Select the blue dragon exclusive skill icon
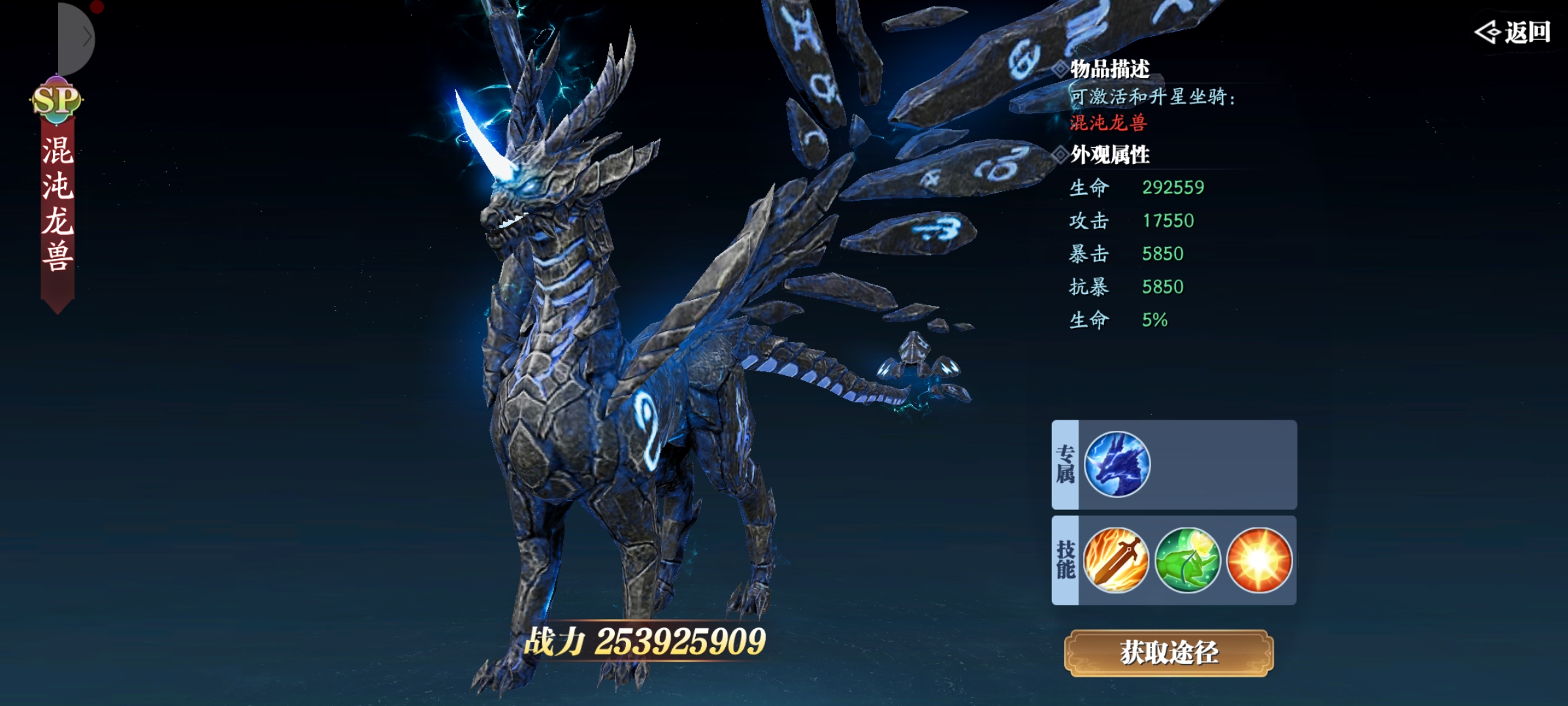Screen dimensions: 1568x706 [x=1117, y=465]
